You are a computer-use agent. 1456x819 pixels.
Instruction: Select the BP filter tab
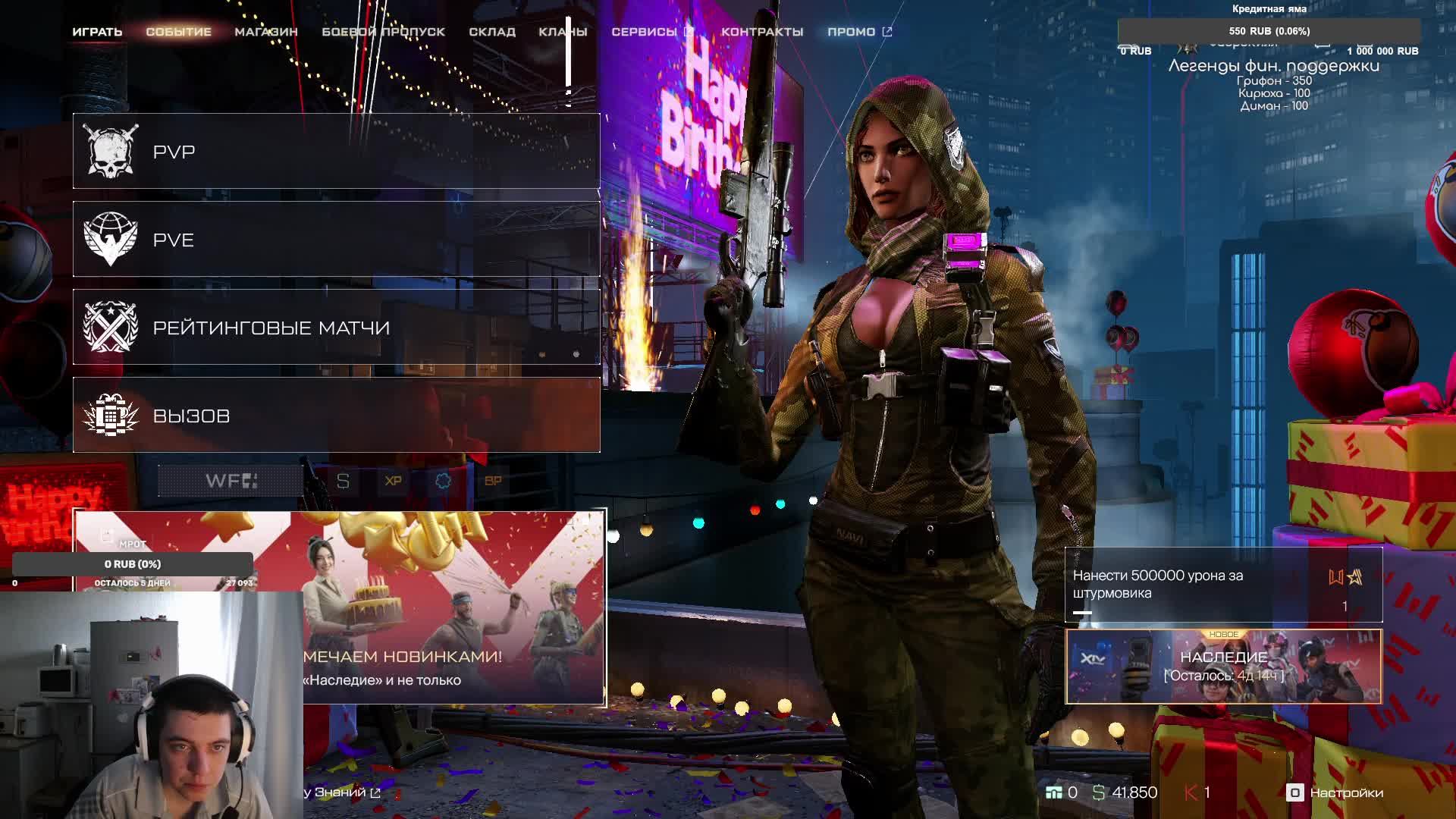click(x=493, y=481)
